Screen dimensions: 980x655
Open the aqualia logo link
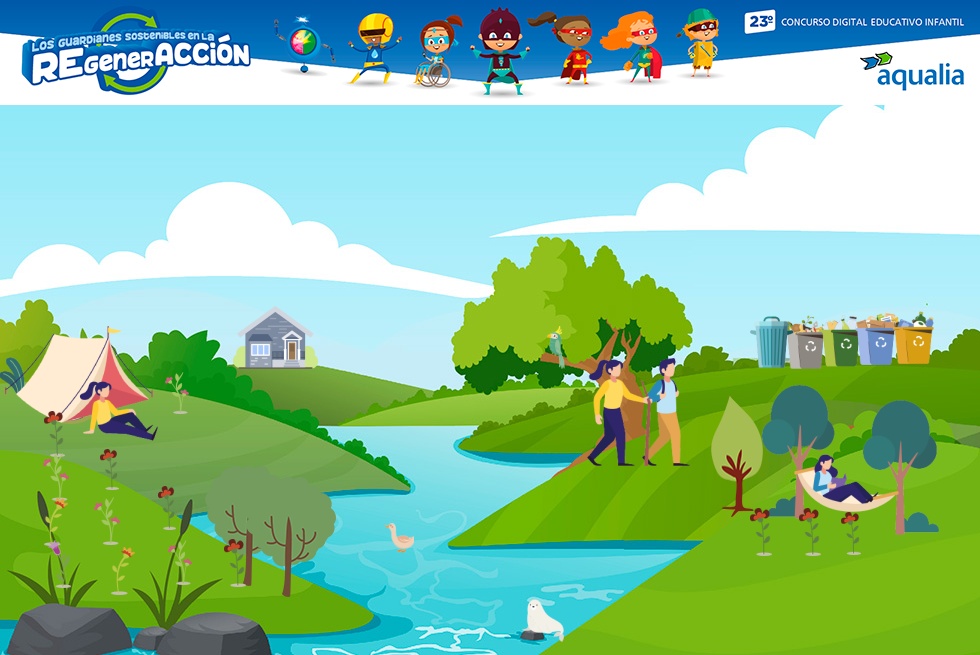(x=912, y=70)
